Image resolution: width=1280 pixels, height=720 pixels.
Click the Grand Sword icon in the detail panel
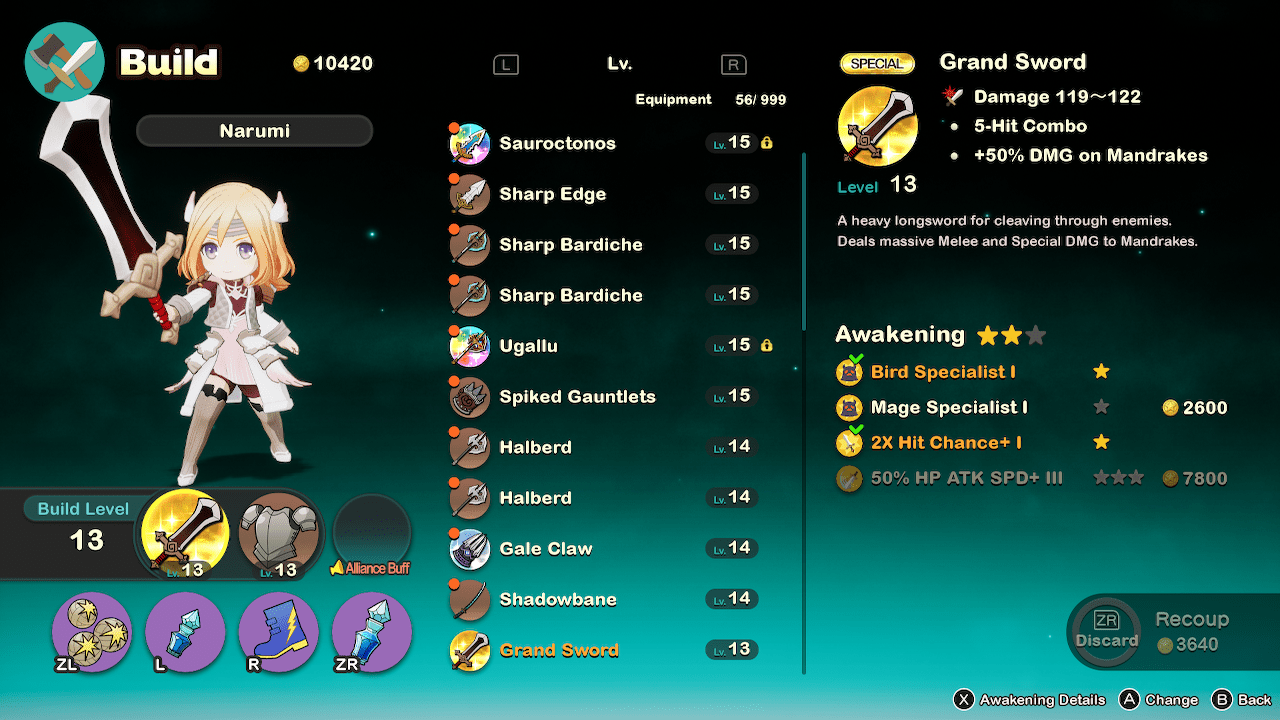(x=877, y=127)
